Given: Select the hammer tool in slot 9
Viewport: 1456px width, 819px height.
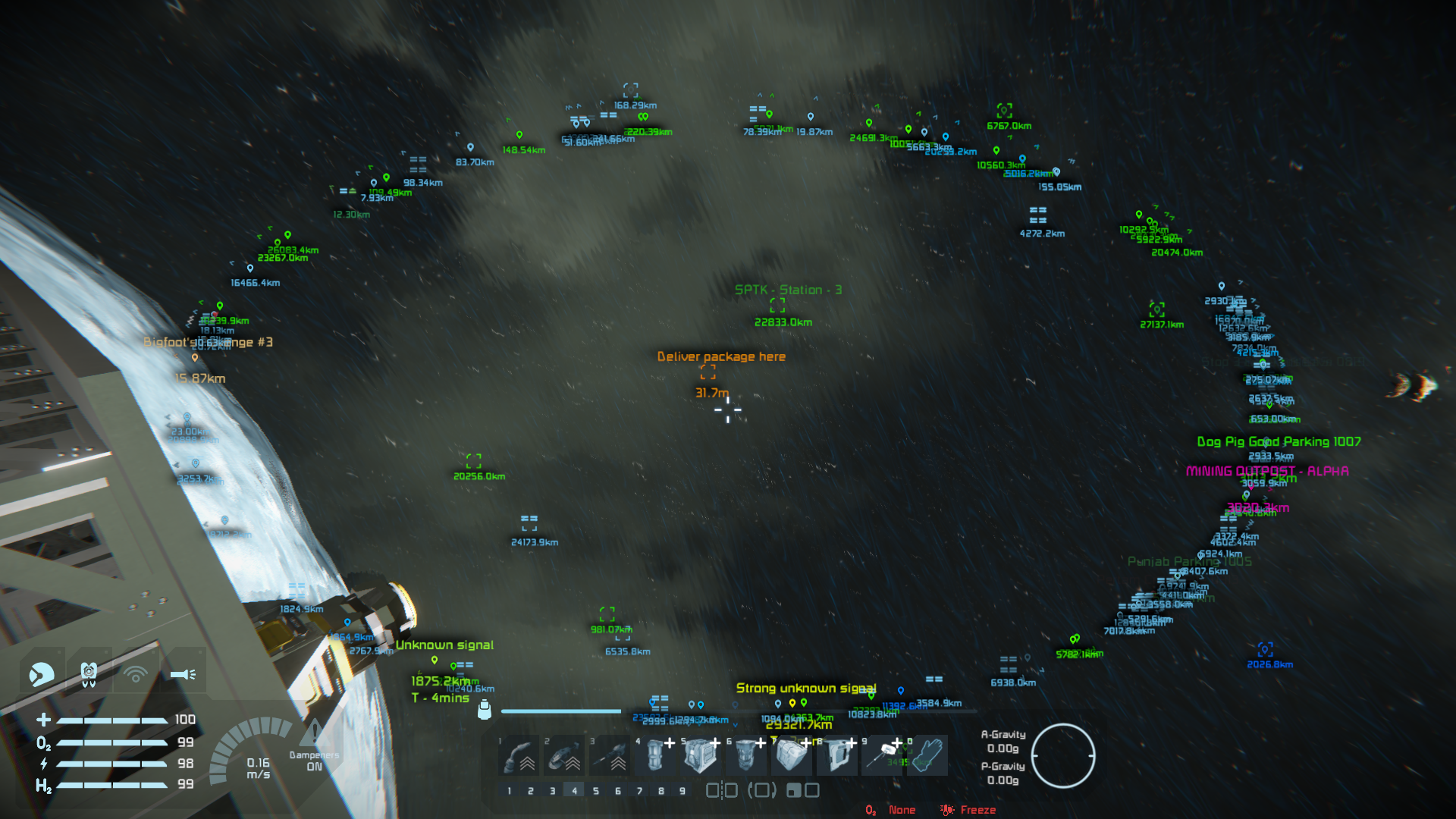Looking at the screenshot, I should (x=882, y=755).
